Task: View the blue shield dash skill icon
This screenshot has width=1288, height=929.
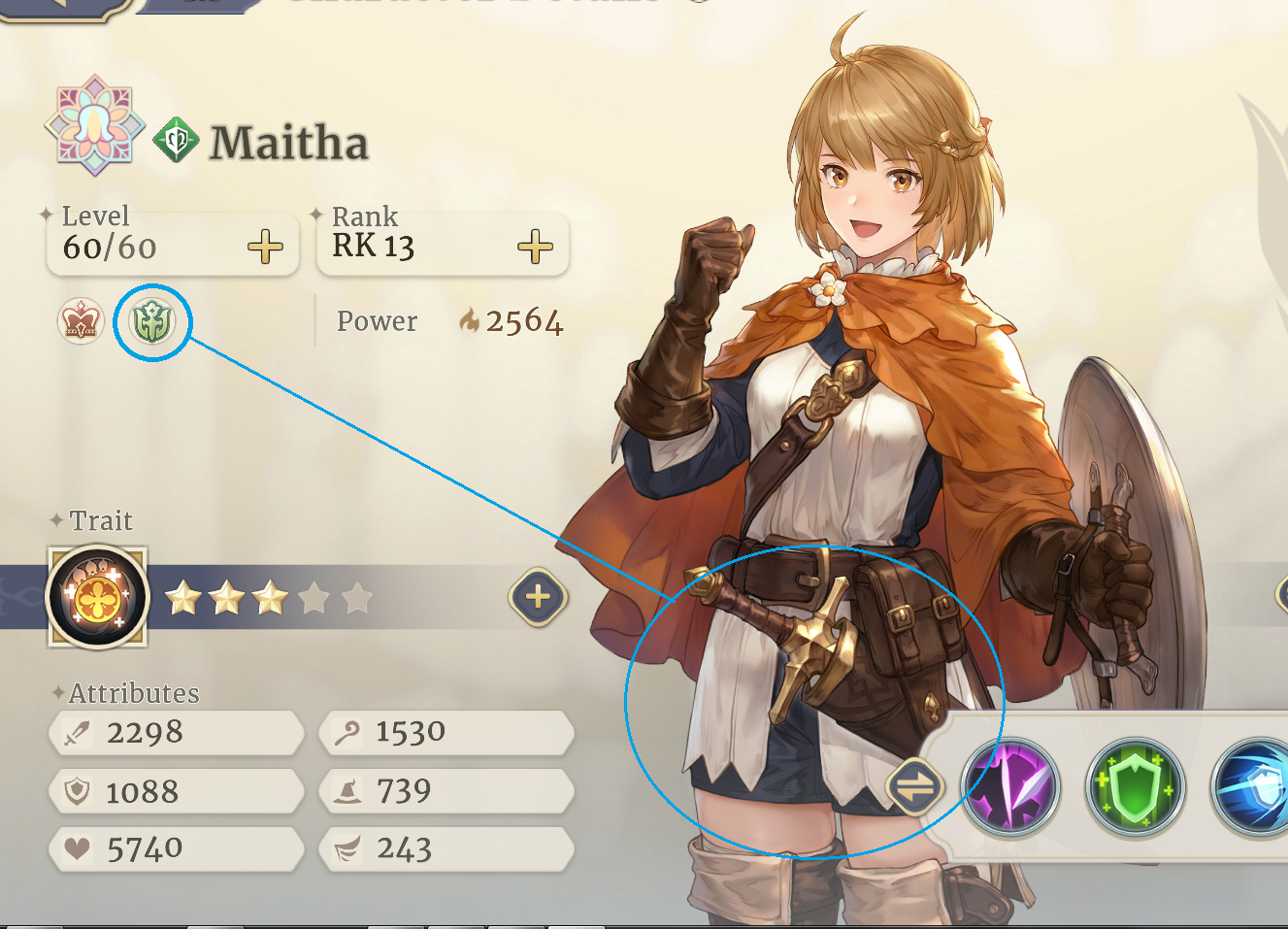Action: tap(1255, 786)
